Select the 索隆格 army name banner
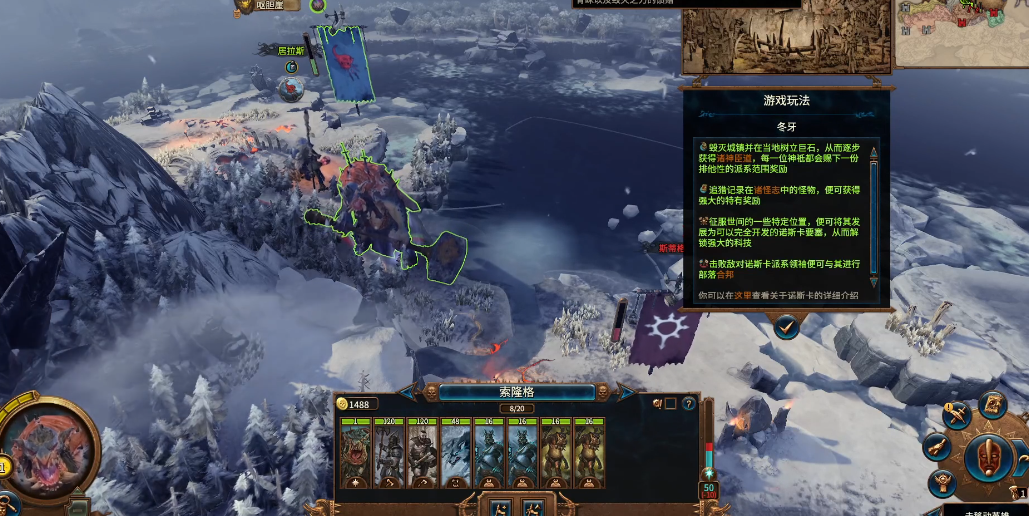 [517, 392]
